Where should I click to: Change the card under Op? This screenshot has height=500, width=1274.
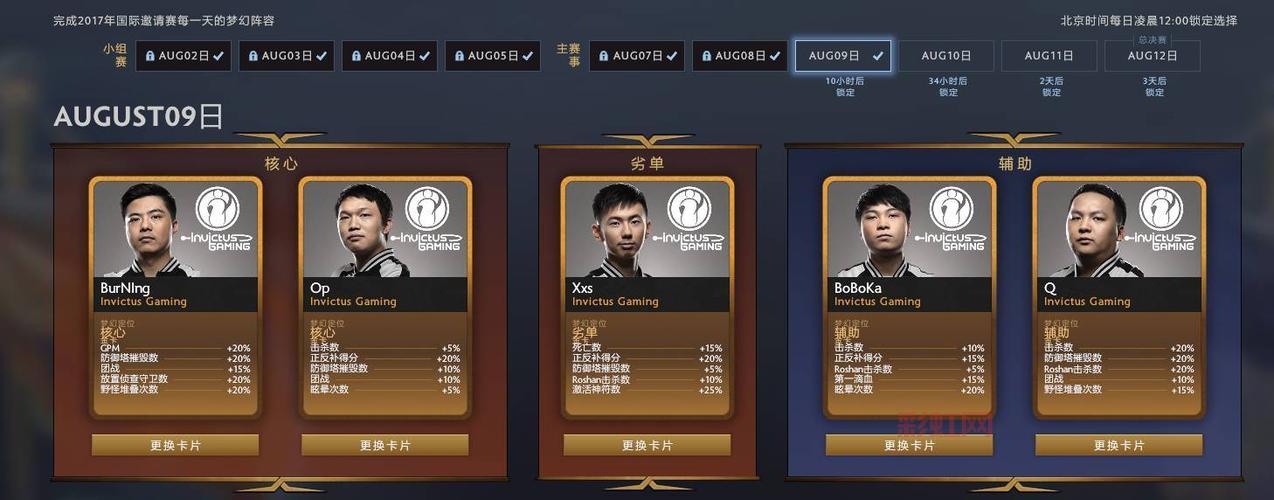[x=385, y=445]
